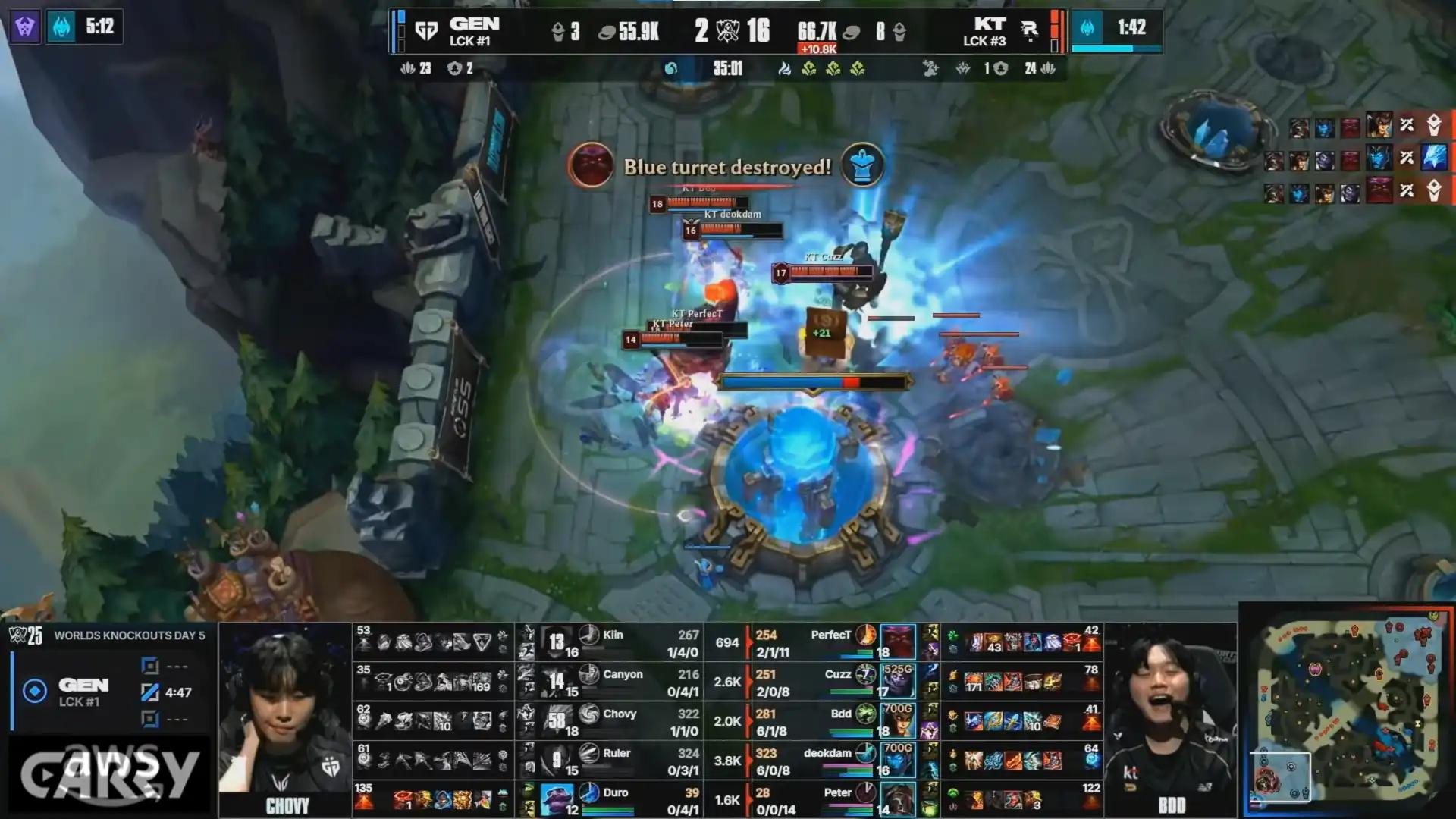Select deokdam's champion portrait
The image size is (1456, 819).
[x=897, y=761]
